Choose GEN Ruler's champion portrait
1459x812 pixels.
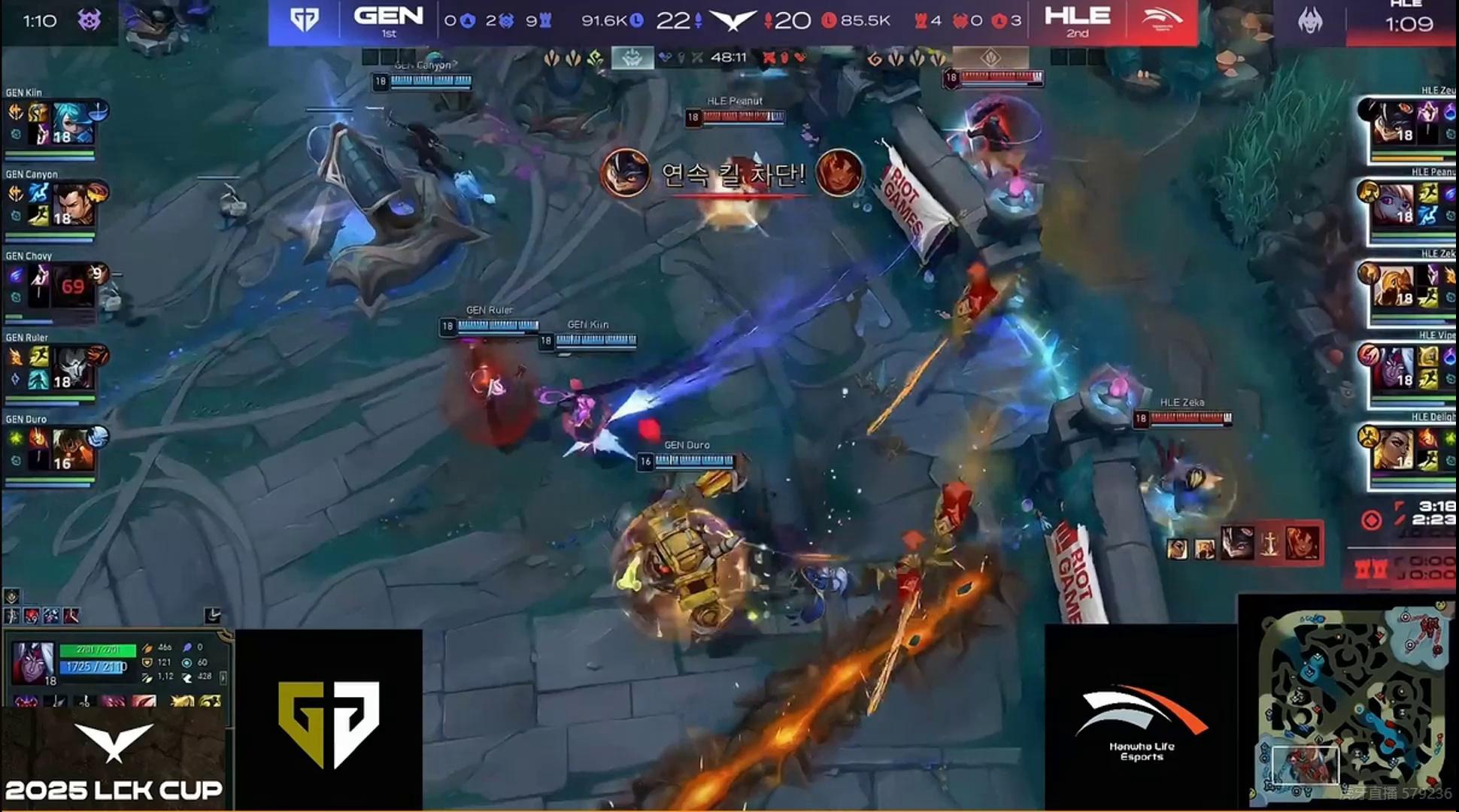[x=73, y=368]
